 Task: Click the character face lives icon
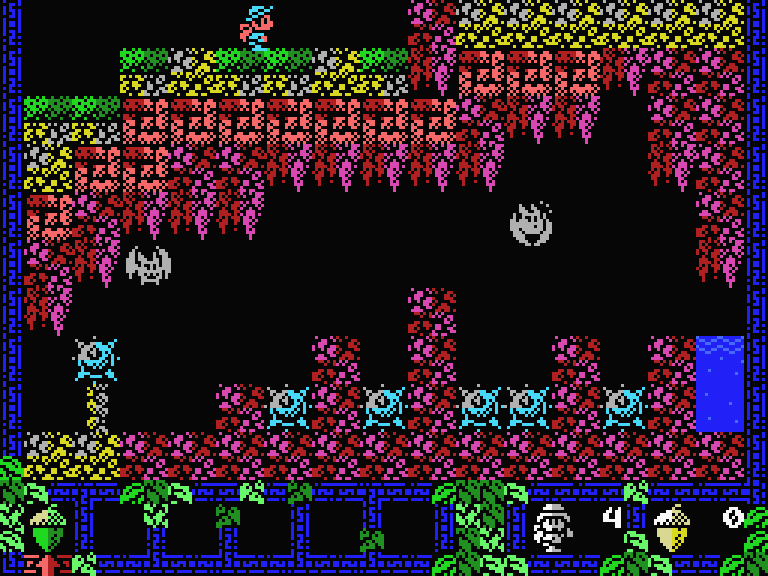click(x=553, y=527)
